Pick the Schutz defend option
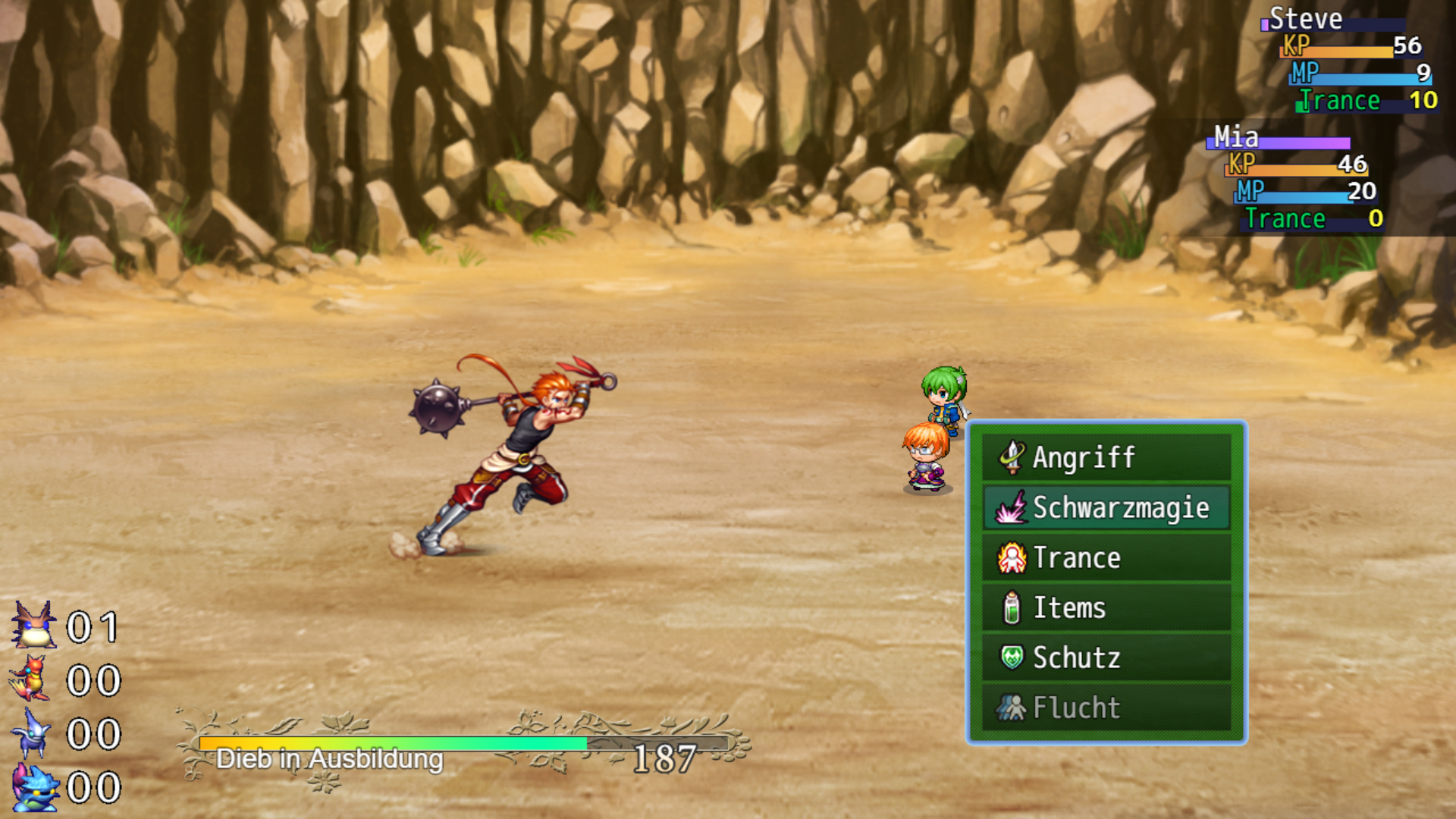The height and width of the screenshot is (819, 1456). (x=1106, y=657)
